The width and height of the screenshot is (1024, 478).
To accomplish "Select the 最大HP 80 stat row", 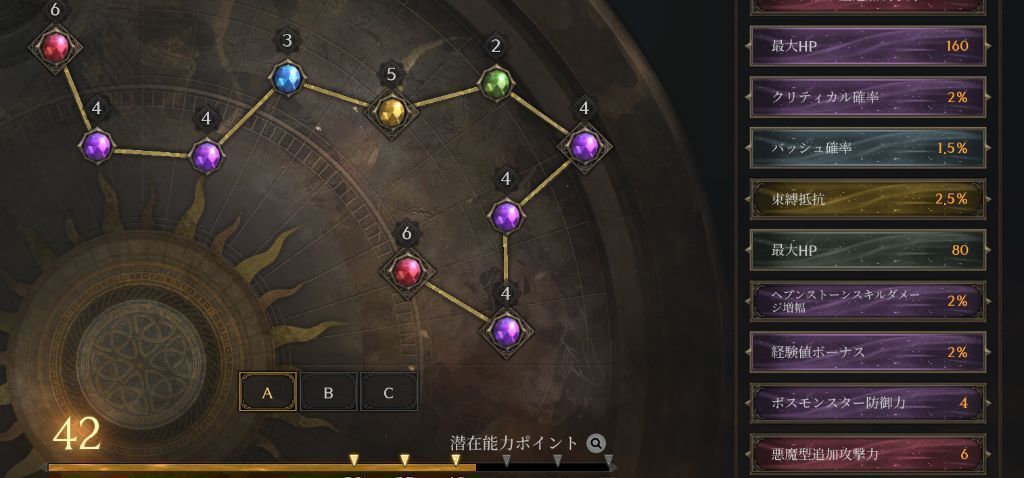I will click(x=867, y=250).
